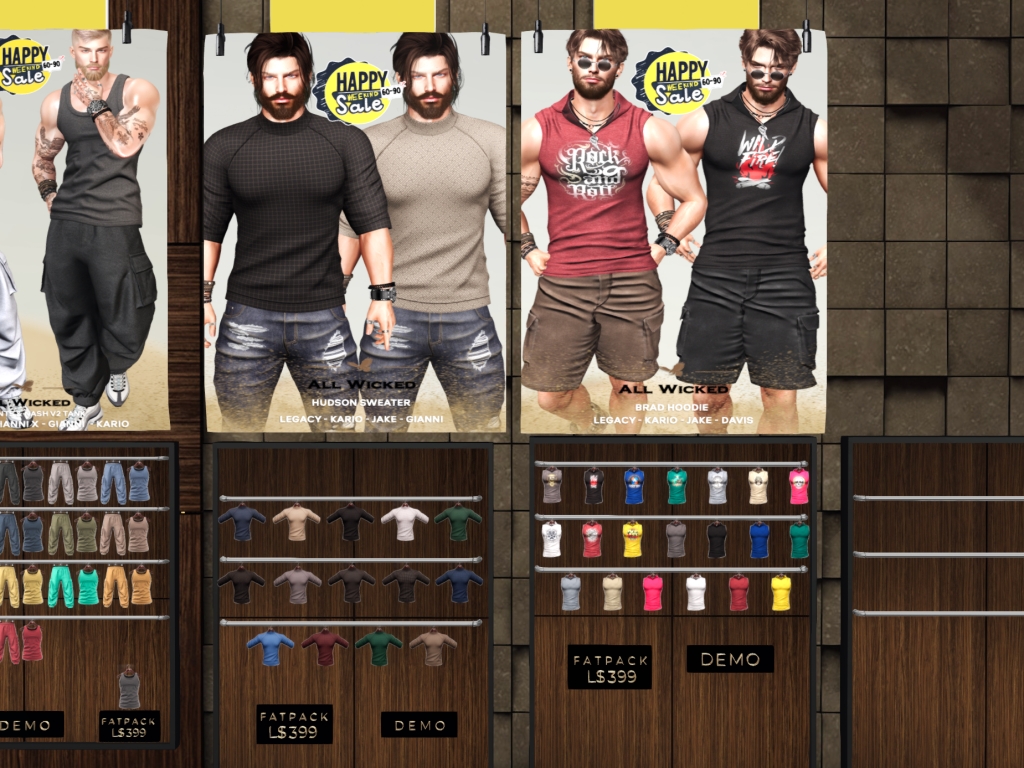Buy the Hudson Sweater fatpack for L$399

click(294, 724)
